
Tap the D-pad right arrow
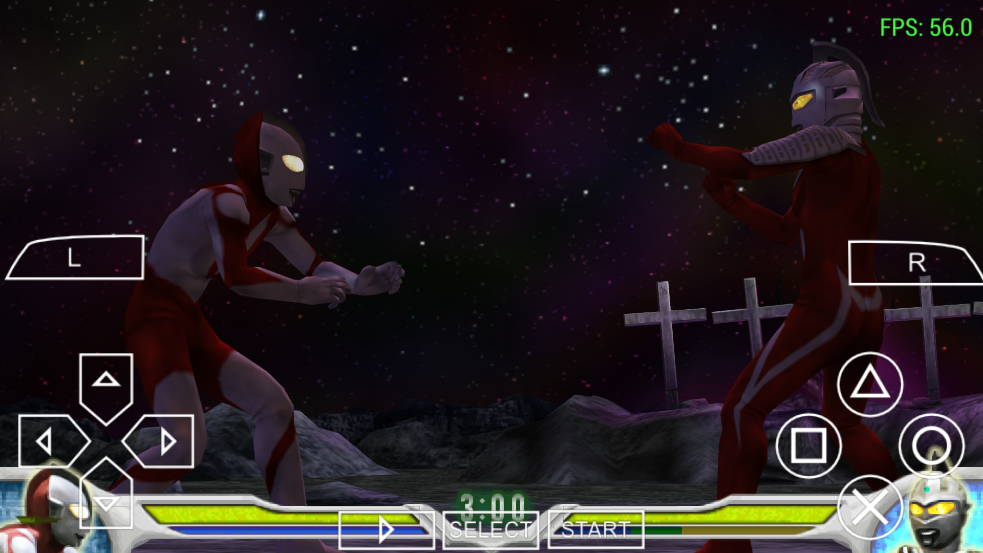click(163, 440)
